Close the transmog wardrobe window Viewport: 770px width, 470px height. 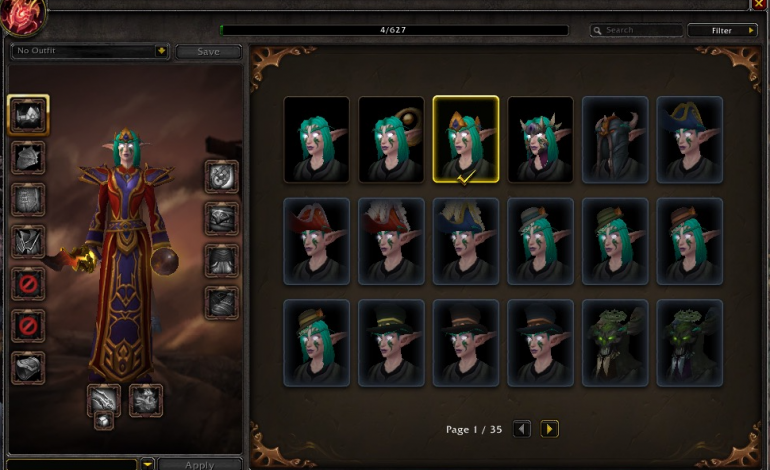tap(759, 5)
